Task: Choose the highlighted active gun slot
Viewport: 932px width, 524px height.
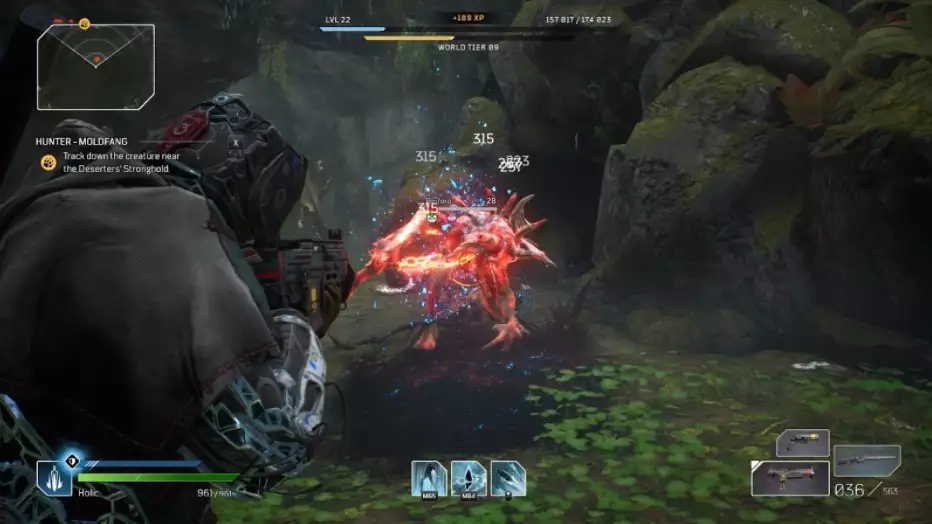Action: pos(790,480)
